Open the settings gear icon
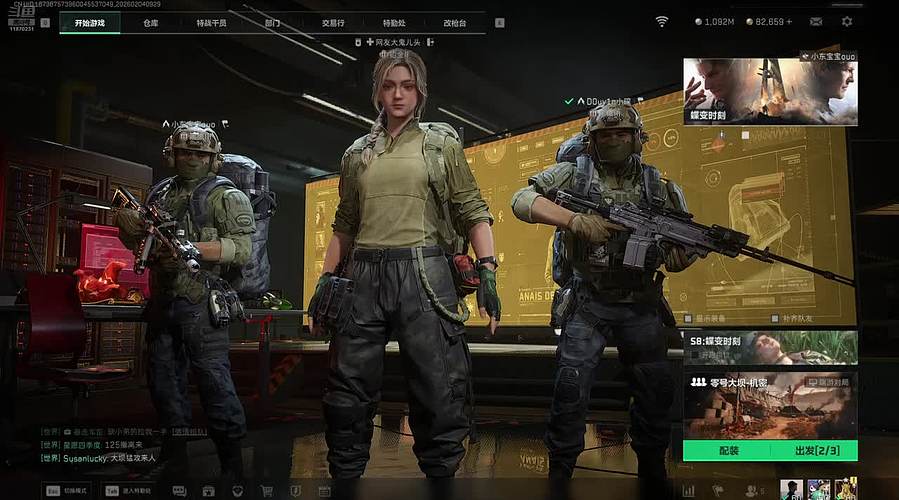The image size is (899, 500). [847, 21]
